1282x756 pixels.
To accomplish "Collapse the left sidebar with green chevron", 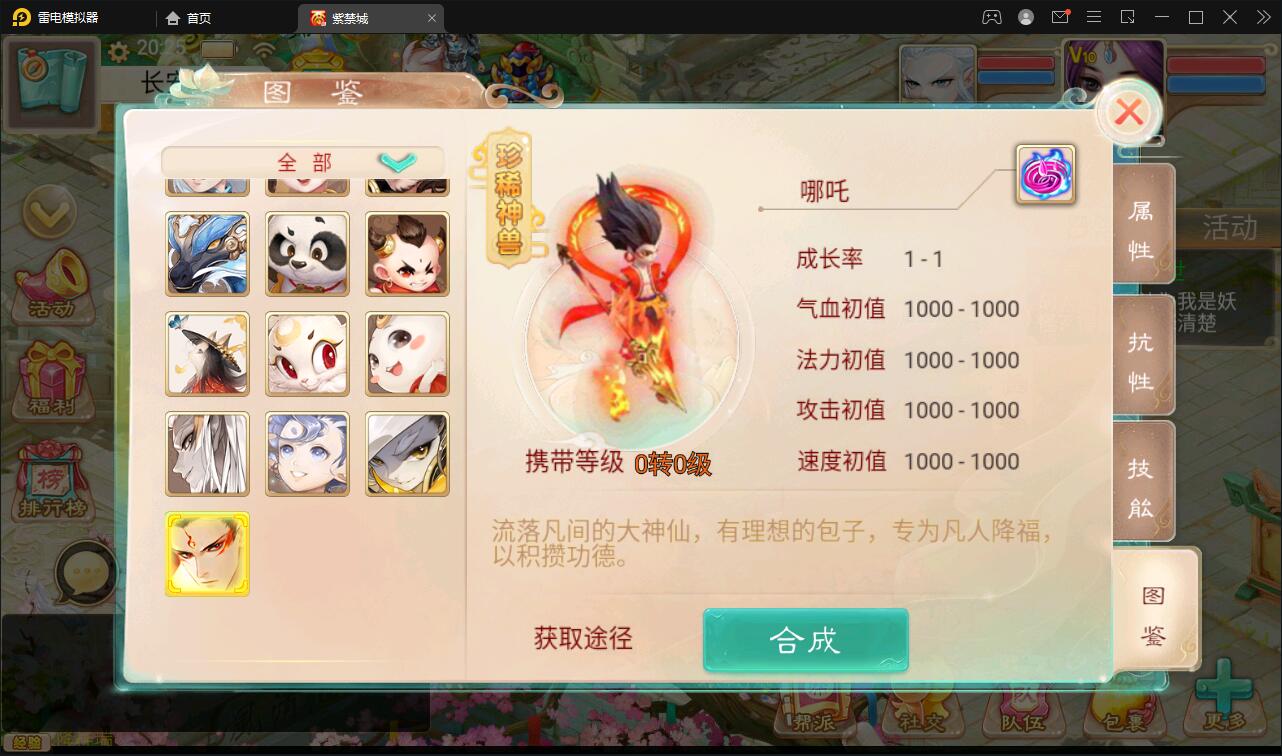I will coord(50,213).
